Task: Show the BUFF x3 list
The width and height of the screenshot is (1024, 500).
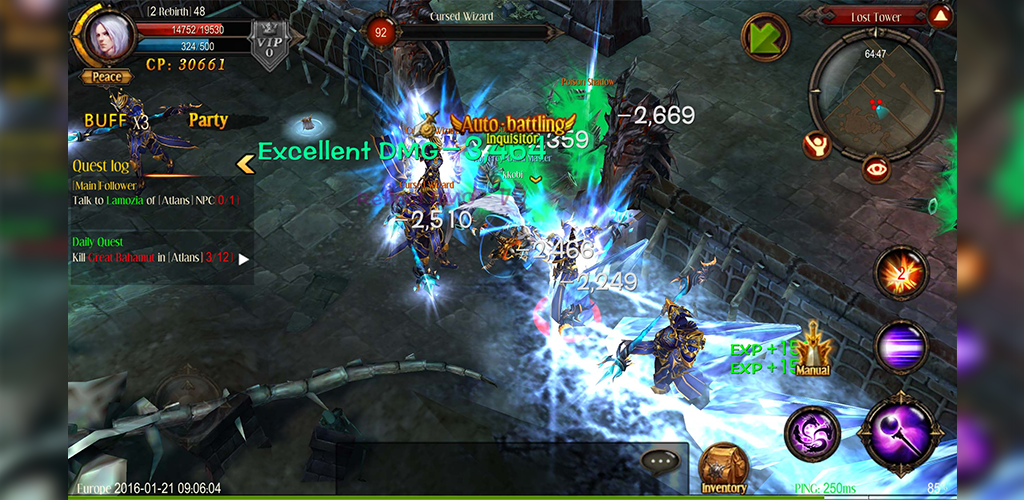Action: coord(116,120)
